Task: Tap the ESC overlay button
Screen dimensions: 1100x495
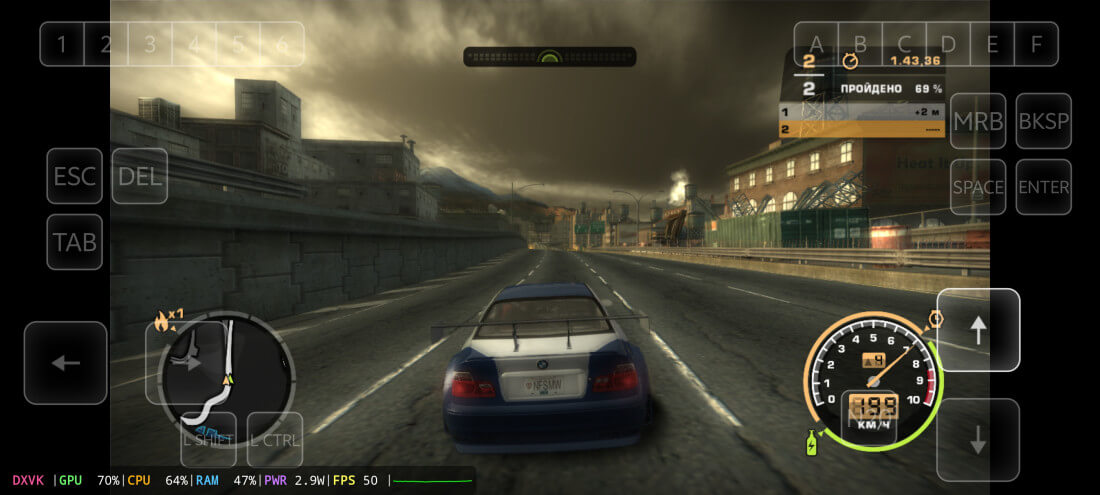Action: point(75,176)
